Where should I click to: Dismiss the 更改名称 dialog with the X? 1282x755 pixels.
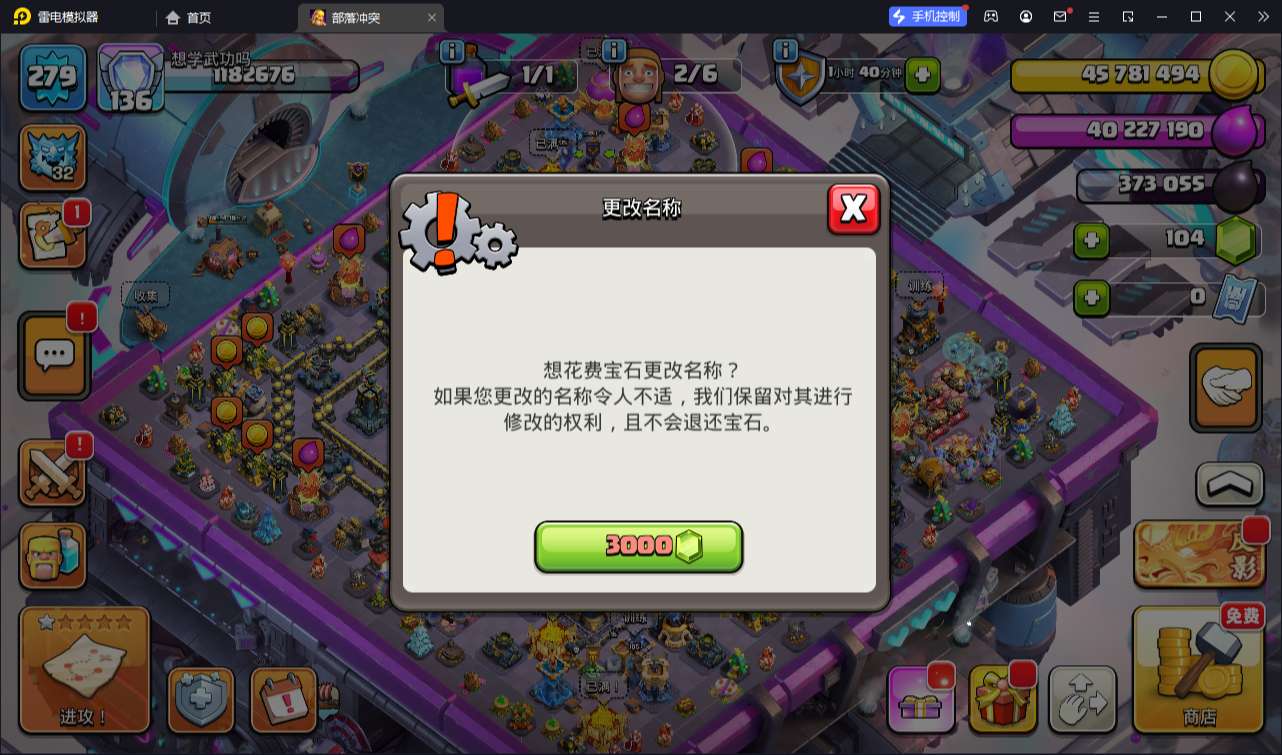(854, 209)
